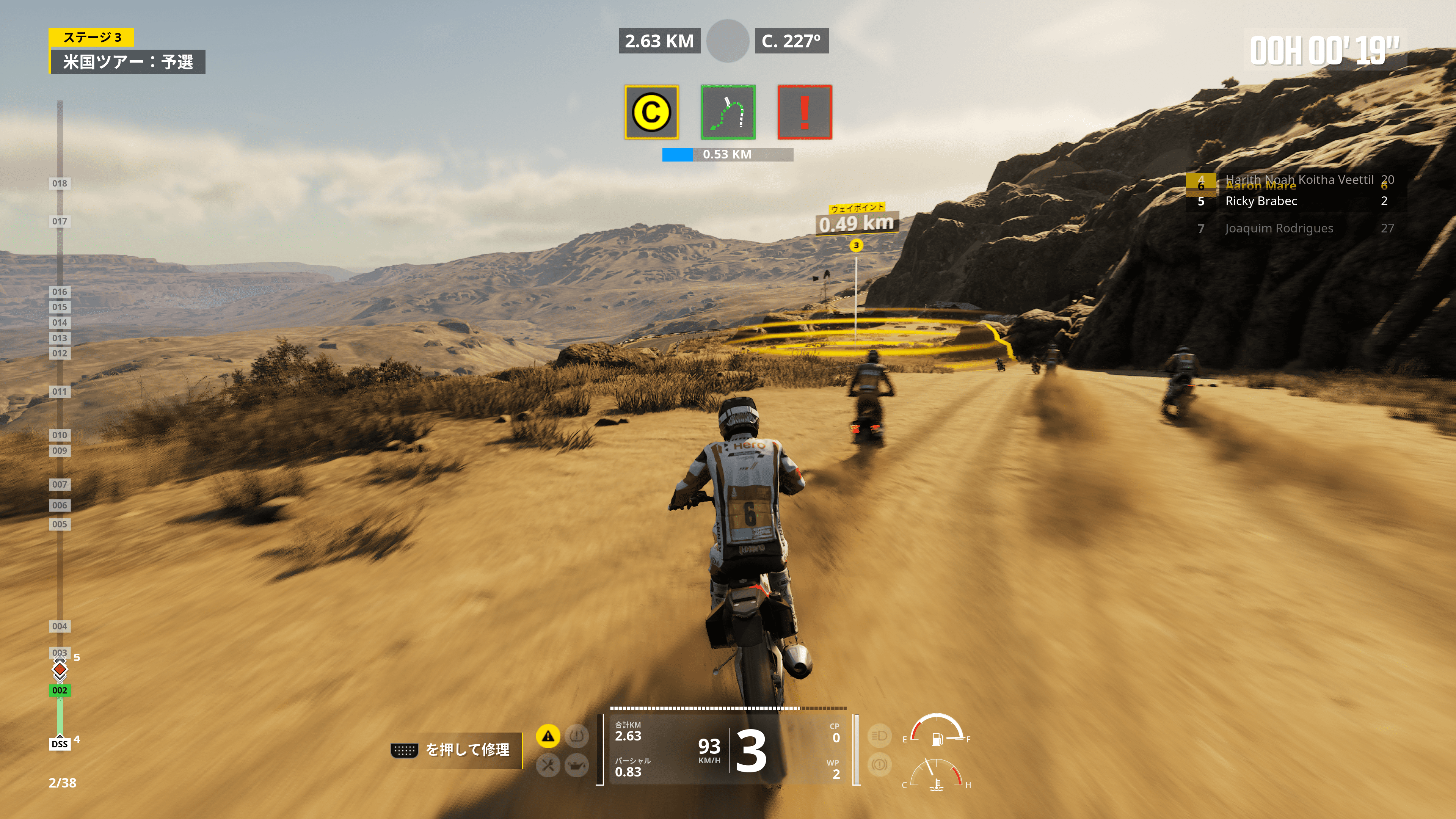Click the green 002 roadbook marker
The image size is (1456, 819).
pyautogui.click(x=60, y=690)
